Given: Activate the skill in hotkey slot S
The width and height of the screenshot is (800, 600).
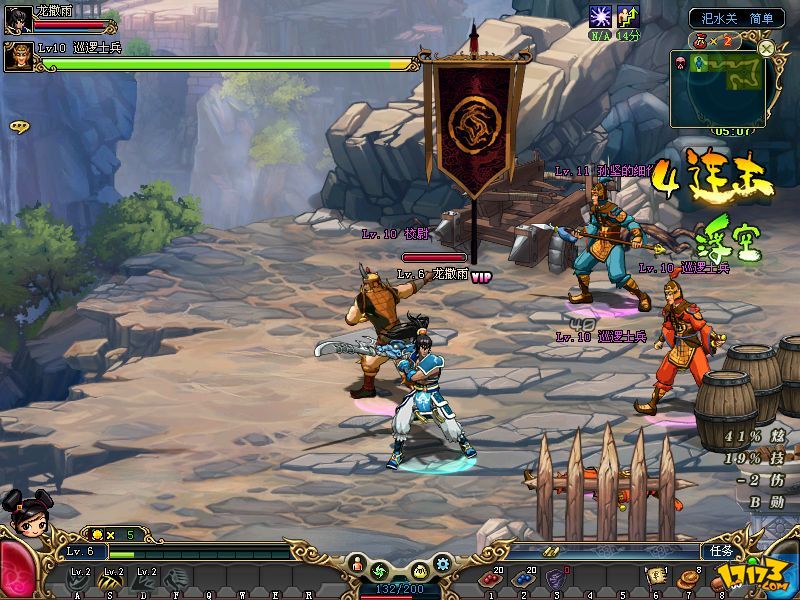Looking at the screenshot, I should pos(112,578).
